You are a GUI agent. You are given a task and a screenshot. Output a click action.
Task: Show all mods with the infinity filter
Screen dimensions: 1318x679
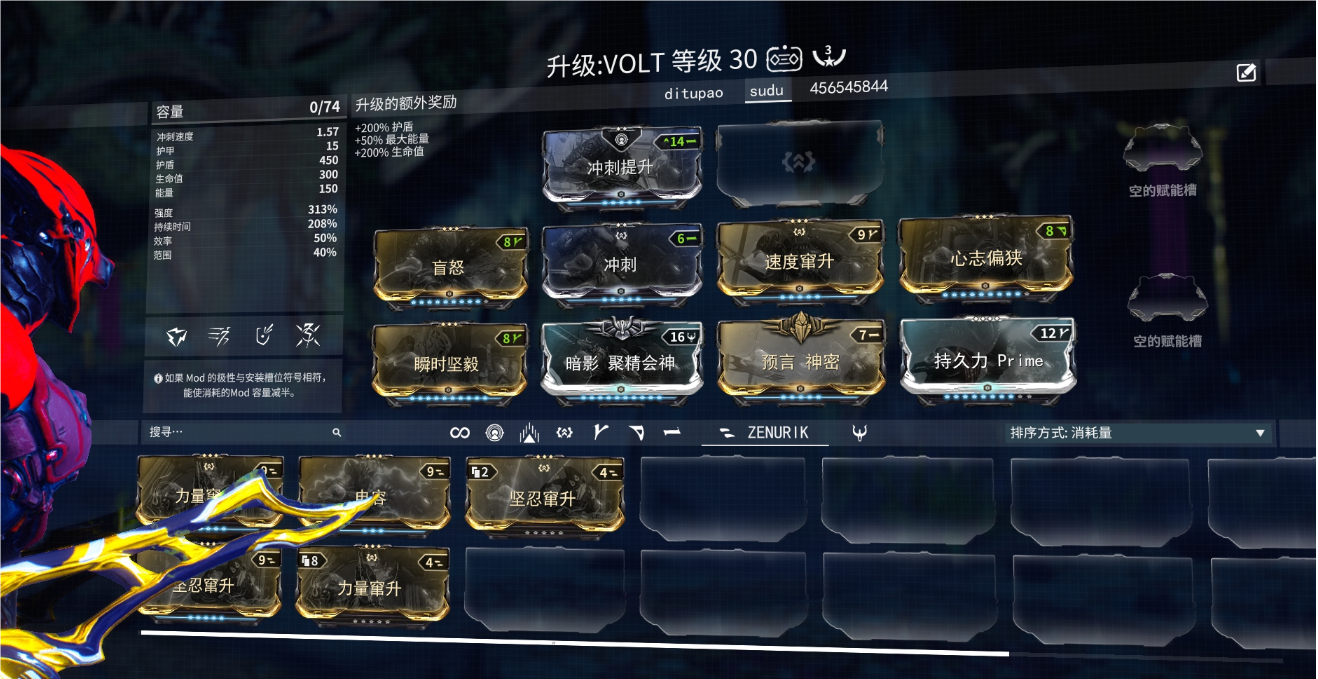pyautogui.click(x=460, y=432)
